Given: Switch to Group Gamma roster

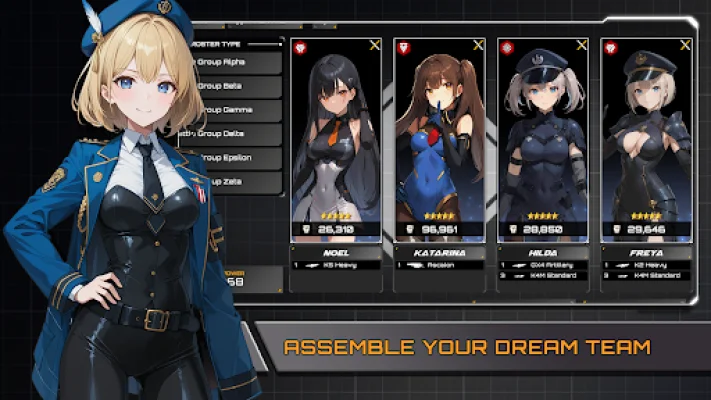Looking at the screenshot, I should click(238, 109).
